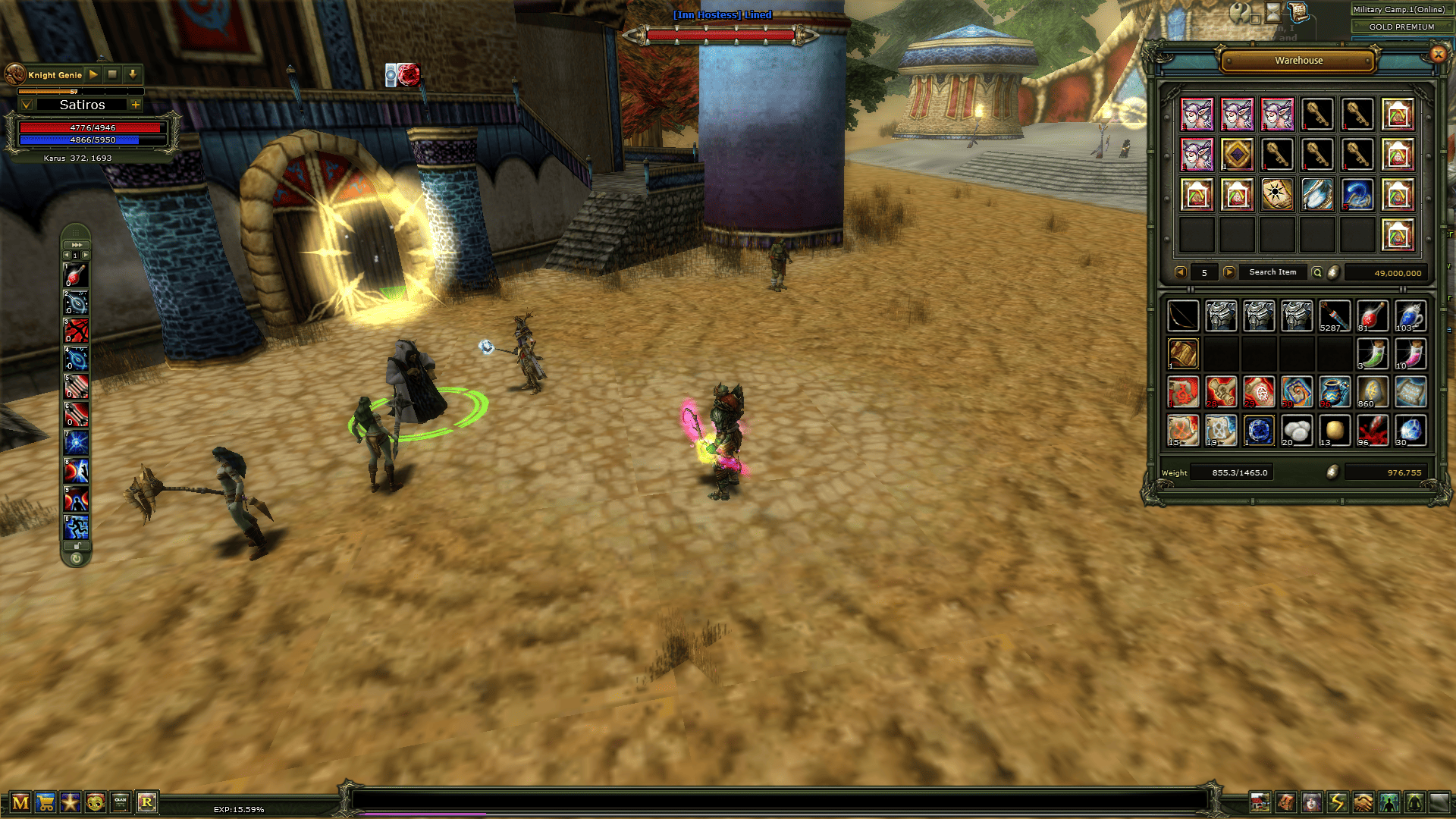Go to the next warehouse page
Screen dimensions: 1456x819
tap(1229, 272)
